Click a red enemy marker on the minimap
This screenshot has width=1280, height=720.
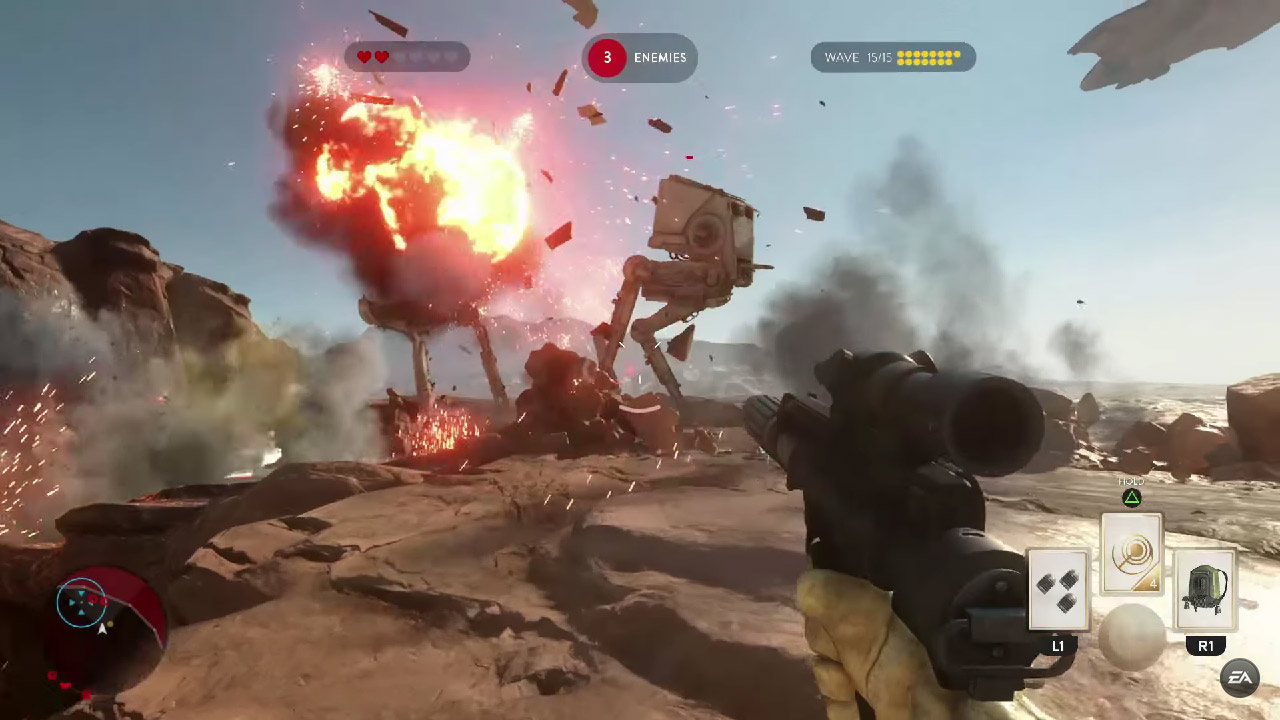coord(93,599)
